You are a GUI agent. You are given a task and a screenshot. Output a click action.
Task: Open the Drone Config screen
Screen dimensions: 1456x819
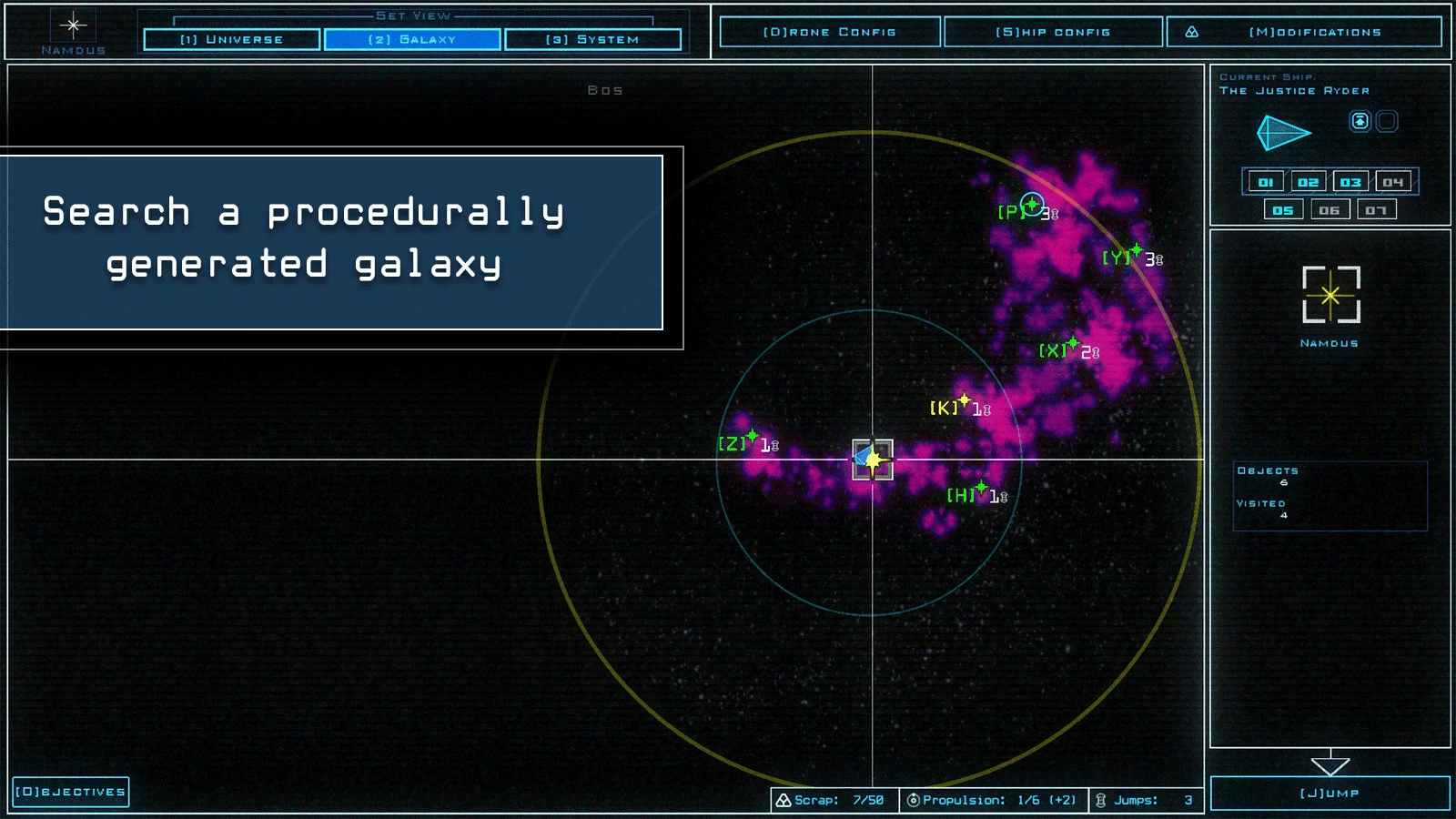(829, 32)
